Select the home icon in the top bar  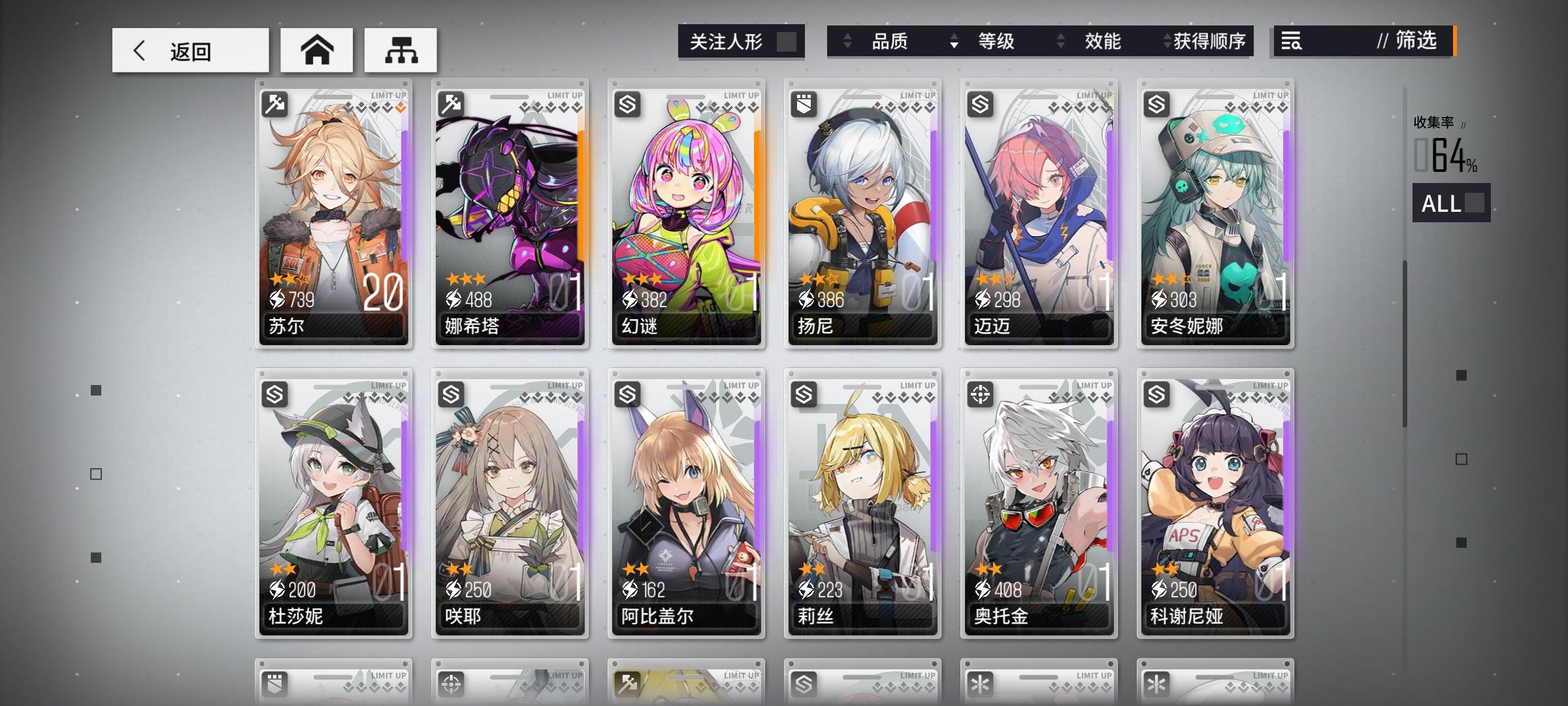point(316,50)
